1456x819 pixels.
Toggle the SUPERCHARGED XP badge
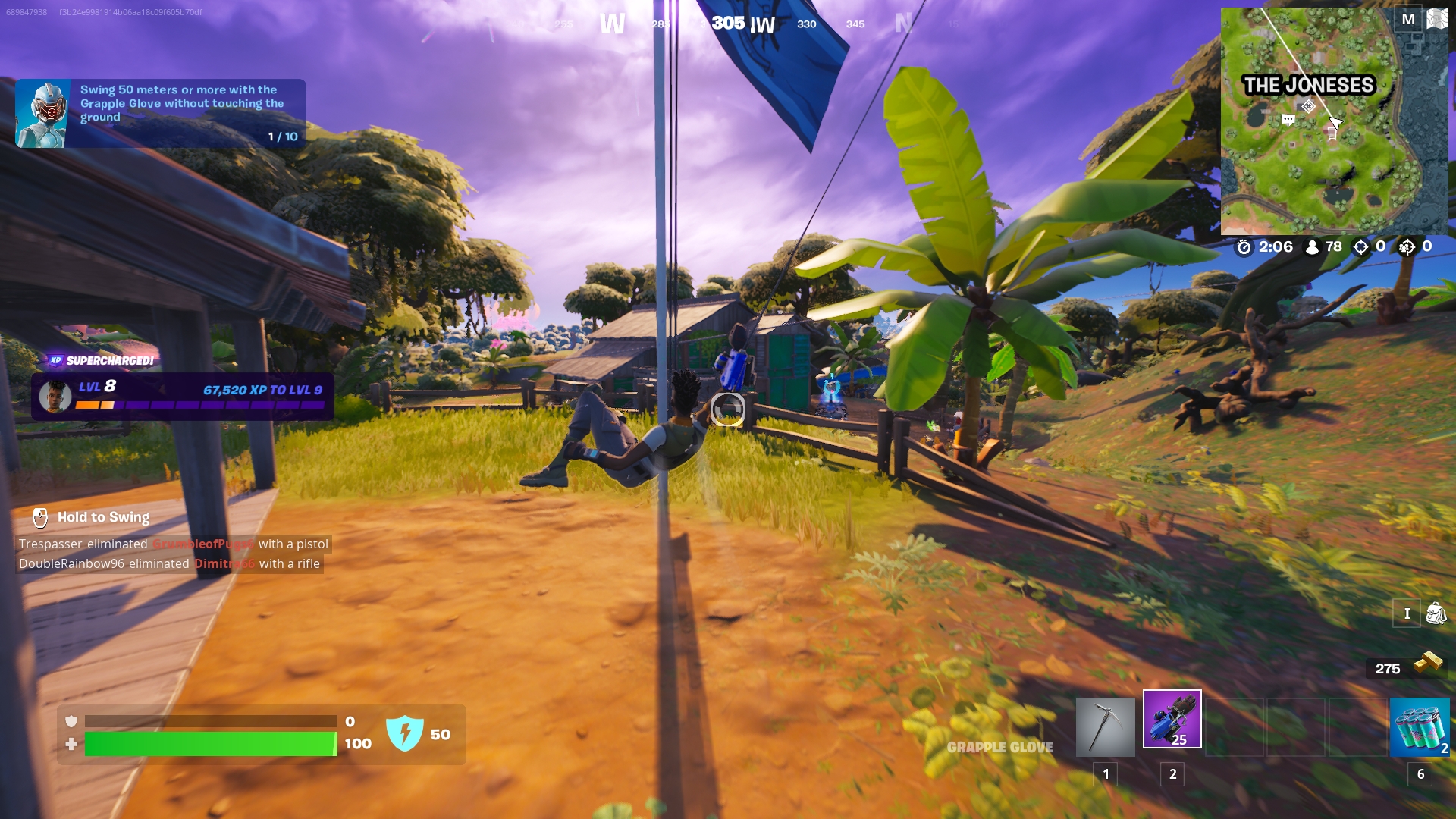(100, 362)
